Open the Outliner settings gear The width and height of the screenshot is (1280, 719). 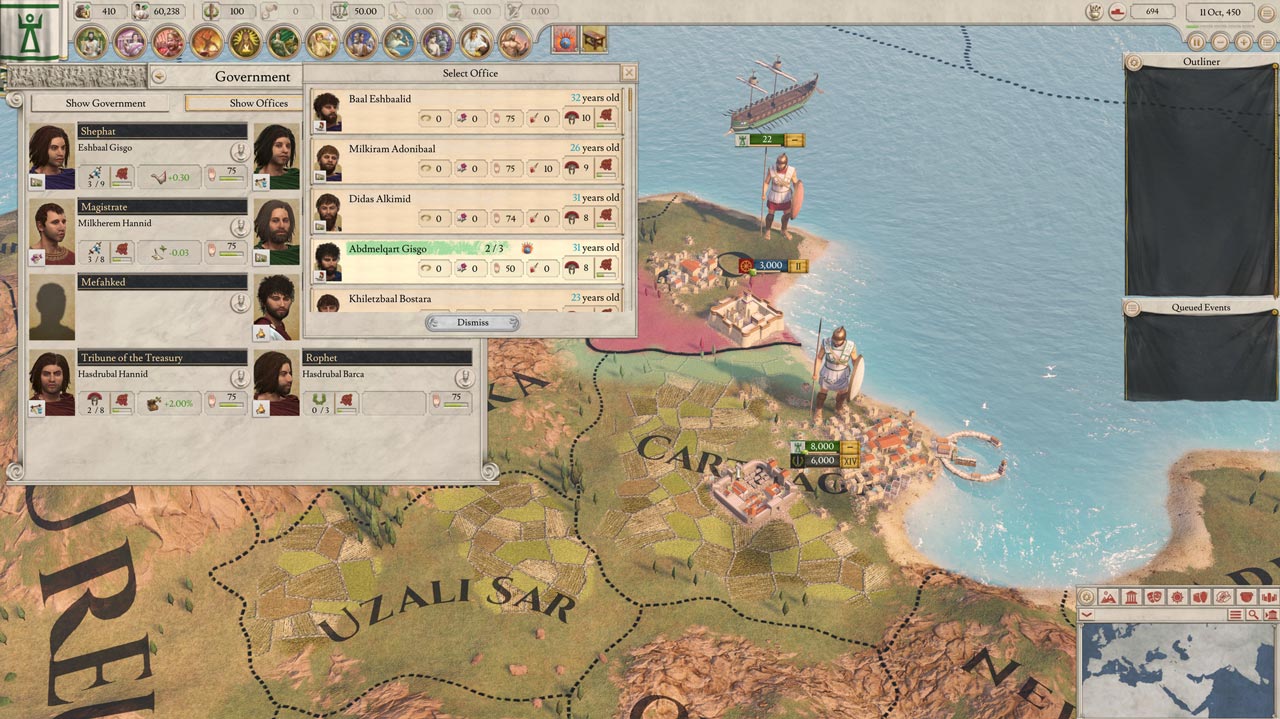click(1134, 62)
